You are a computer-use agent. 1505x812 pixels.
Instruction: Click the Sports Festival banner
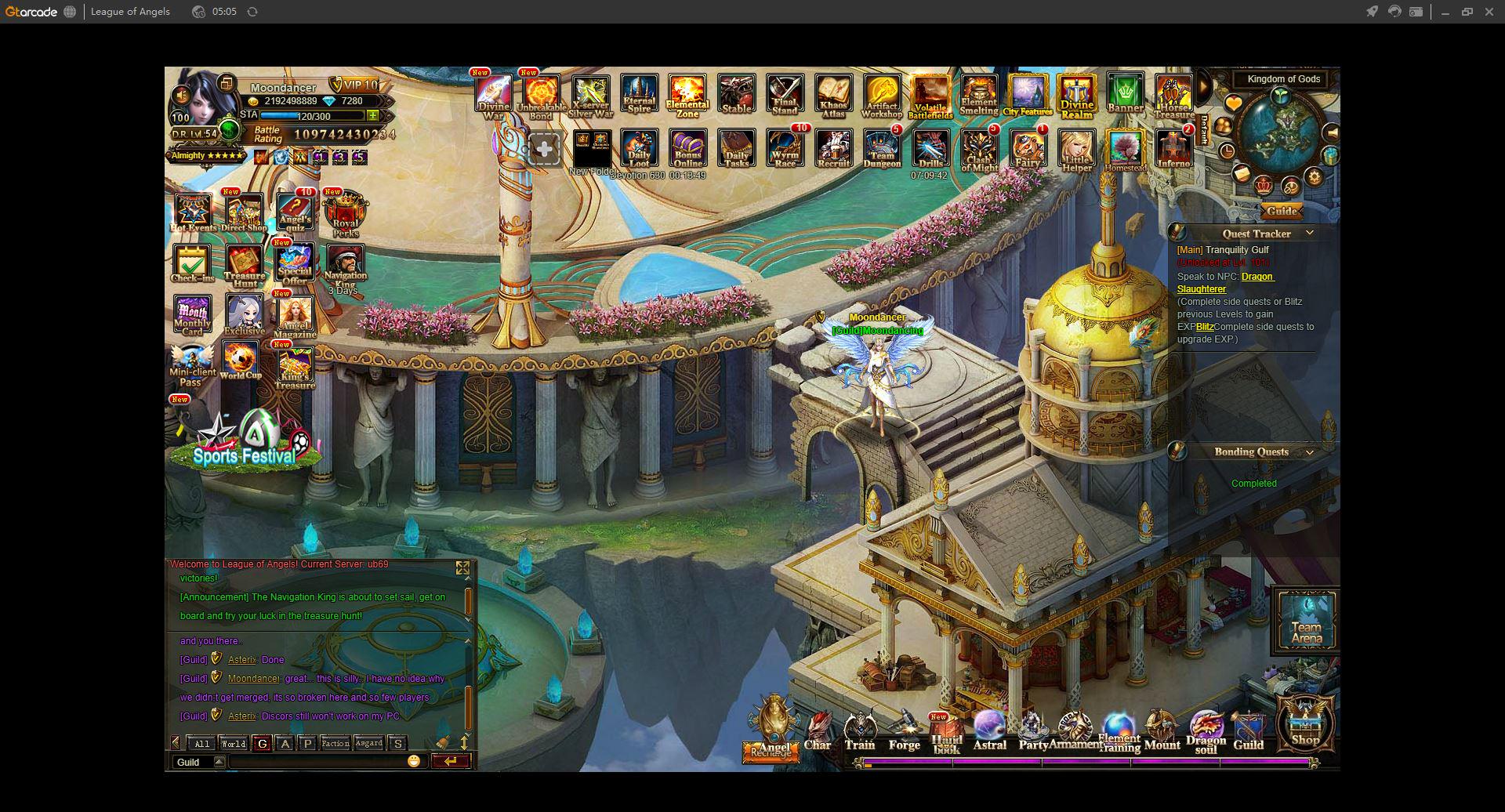tap(245, 443)
